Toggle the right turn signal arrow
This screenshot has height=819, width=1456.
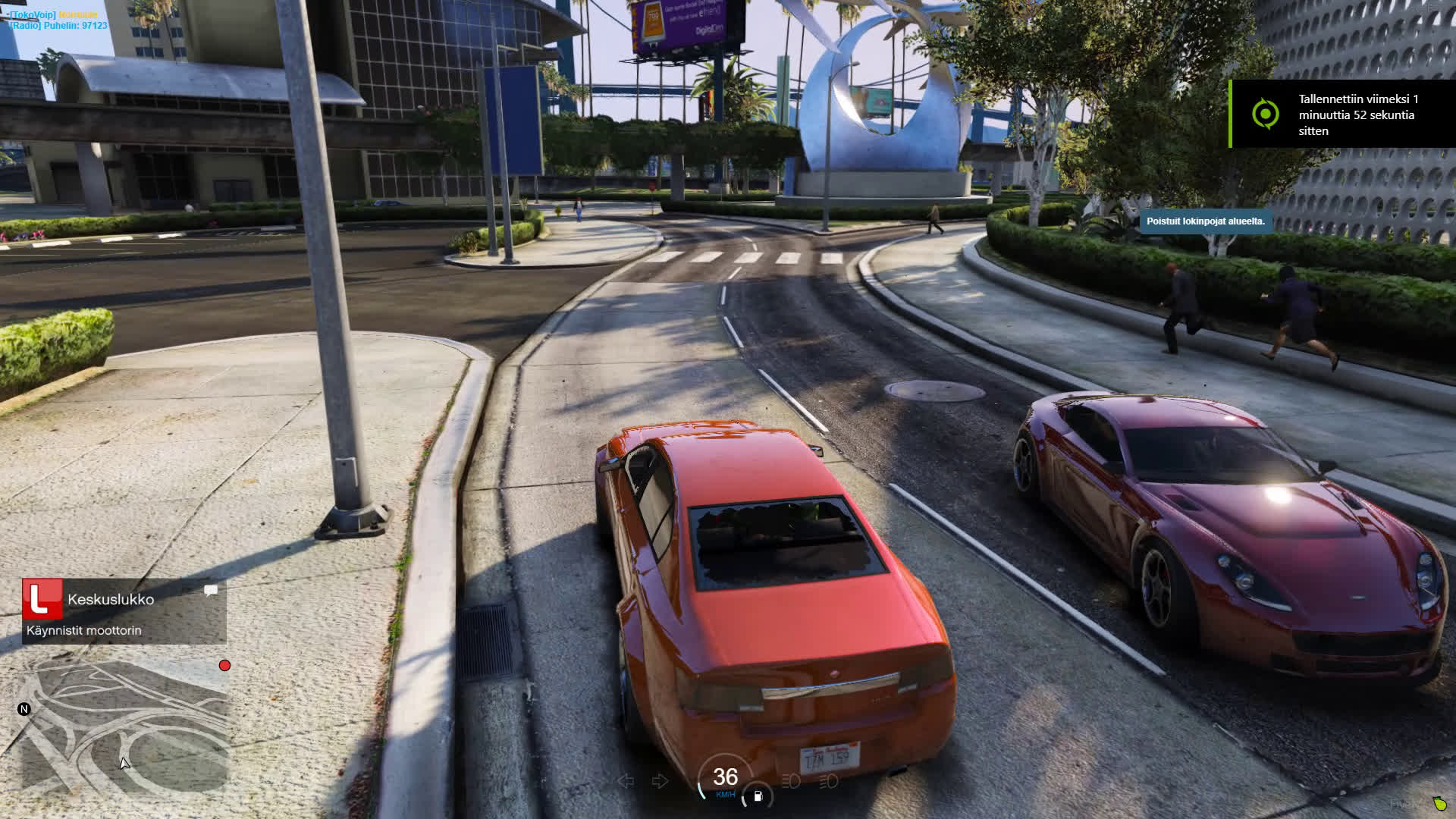pos(660,780)
